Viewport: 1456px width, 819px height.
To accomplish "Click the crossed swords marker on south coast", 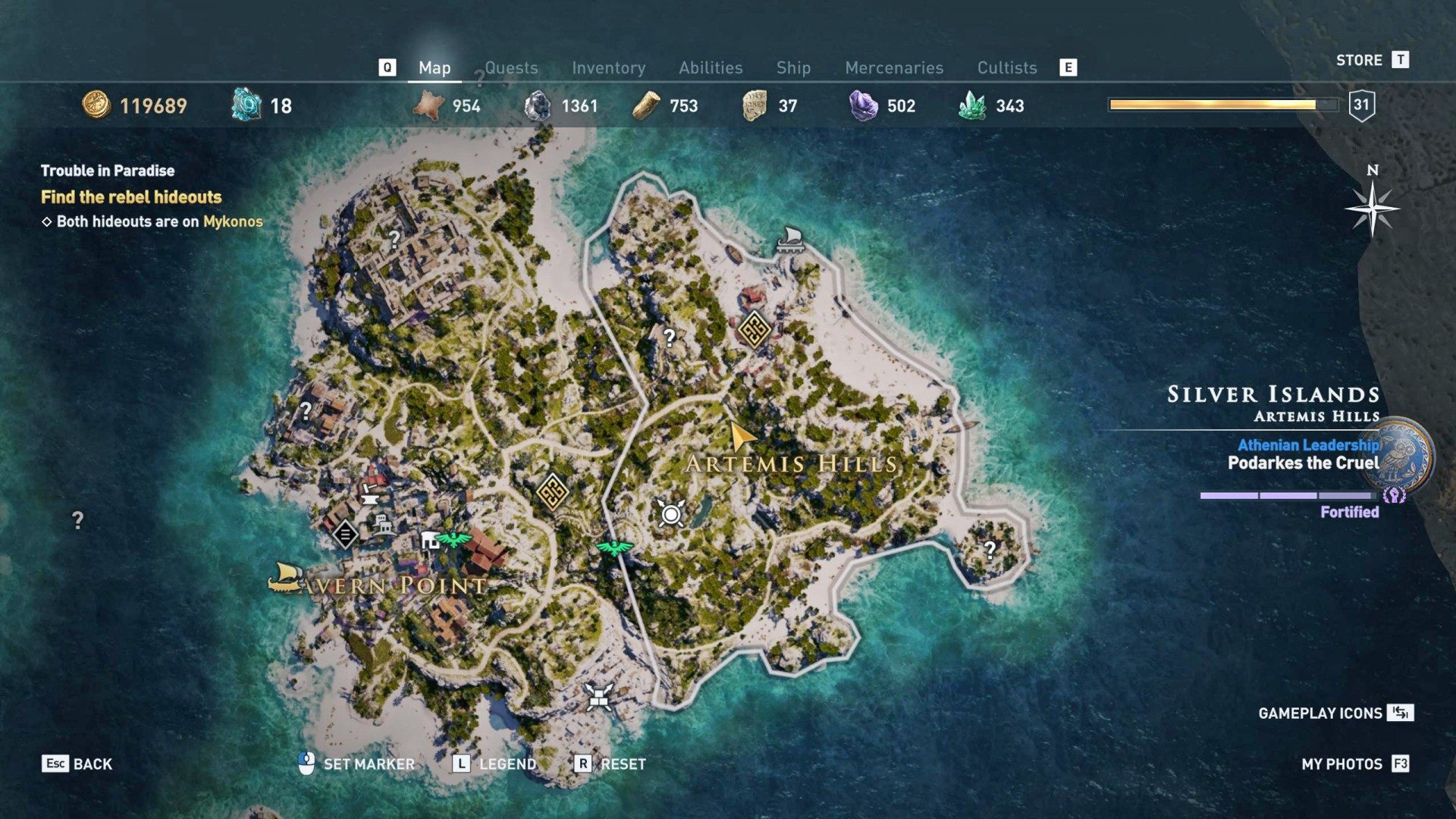I will click(598, 695).
